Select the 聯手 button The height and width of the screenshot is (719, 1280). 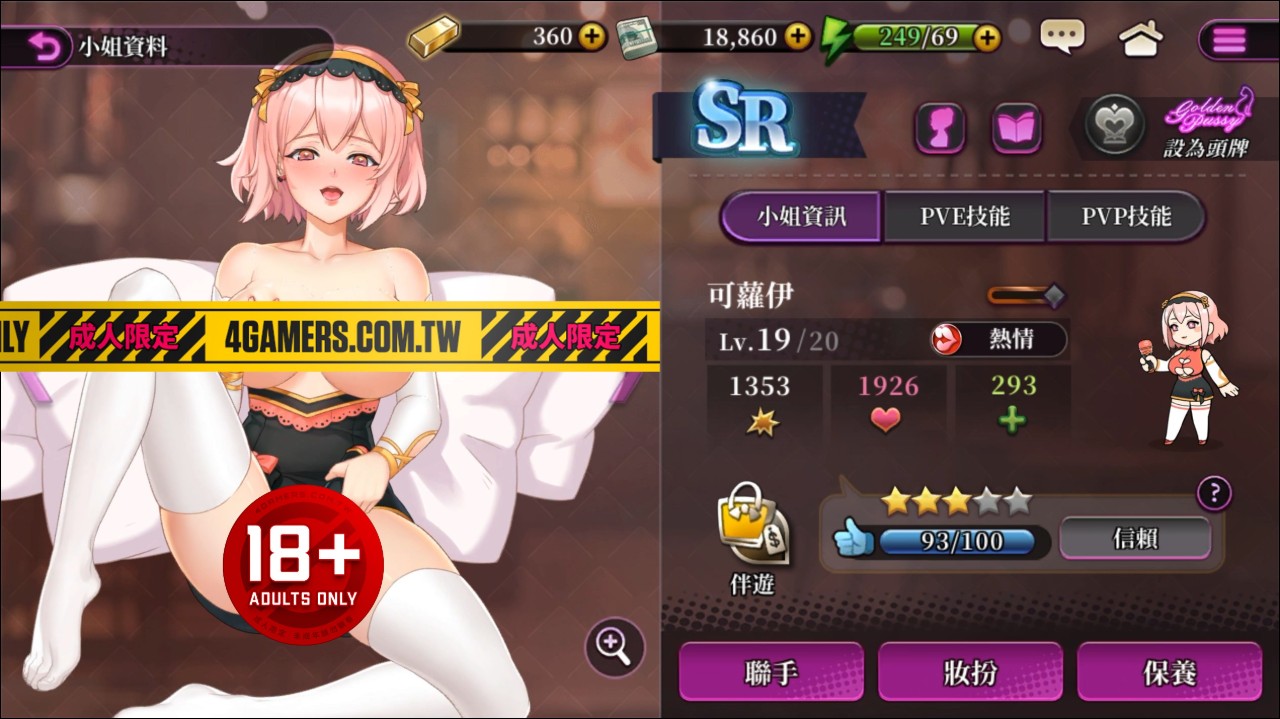(771, 672)
